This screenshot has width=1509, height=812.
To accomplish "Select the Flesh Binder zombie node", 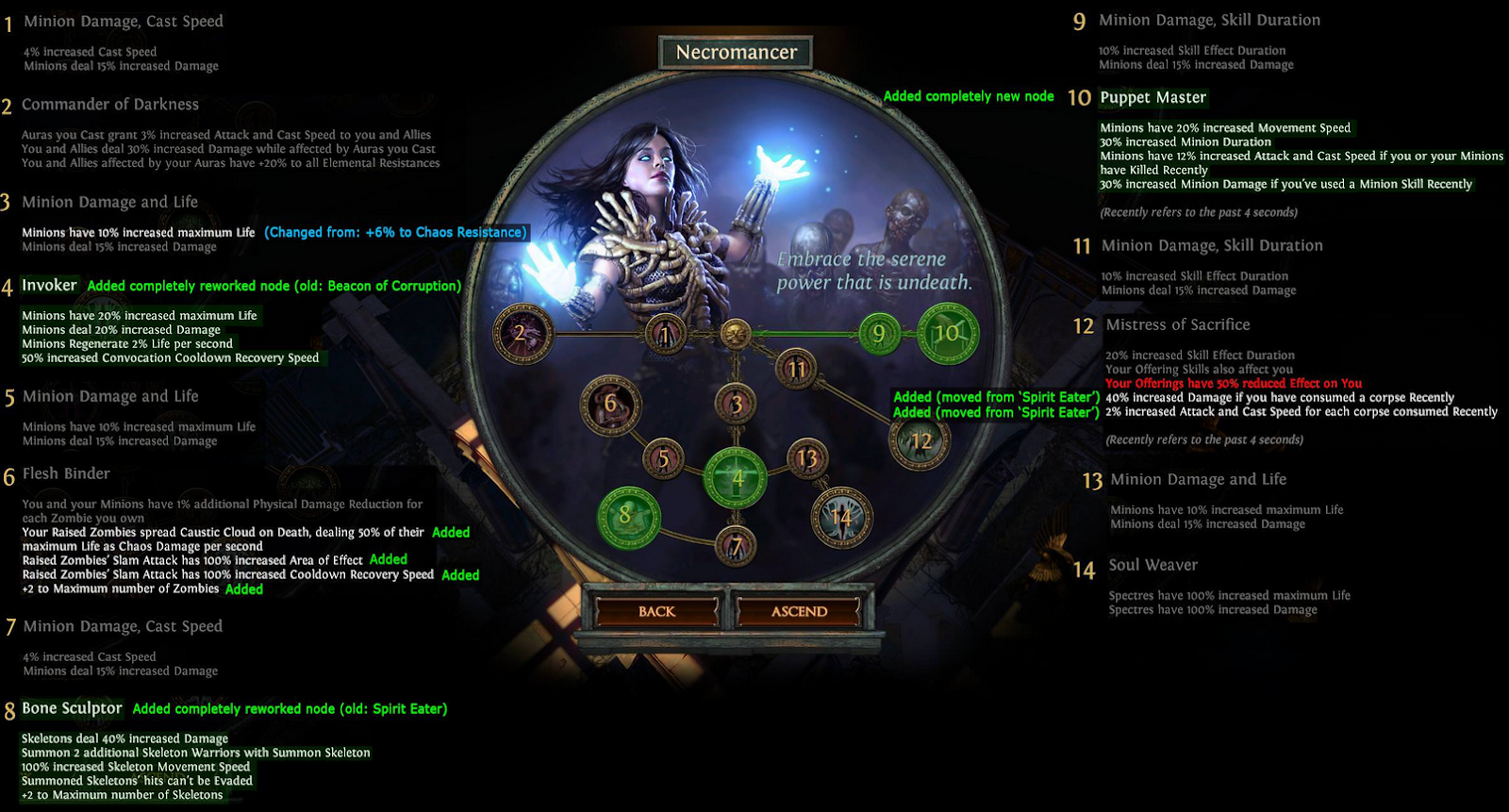I will point(612,403).
